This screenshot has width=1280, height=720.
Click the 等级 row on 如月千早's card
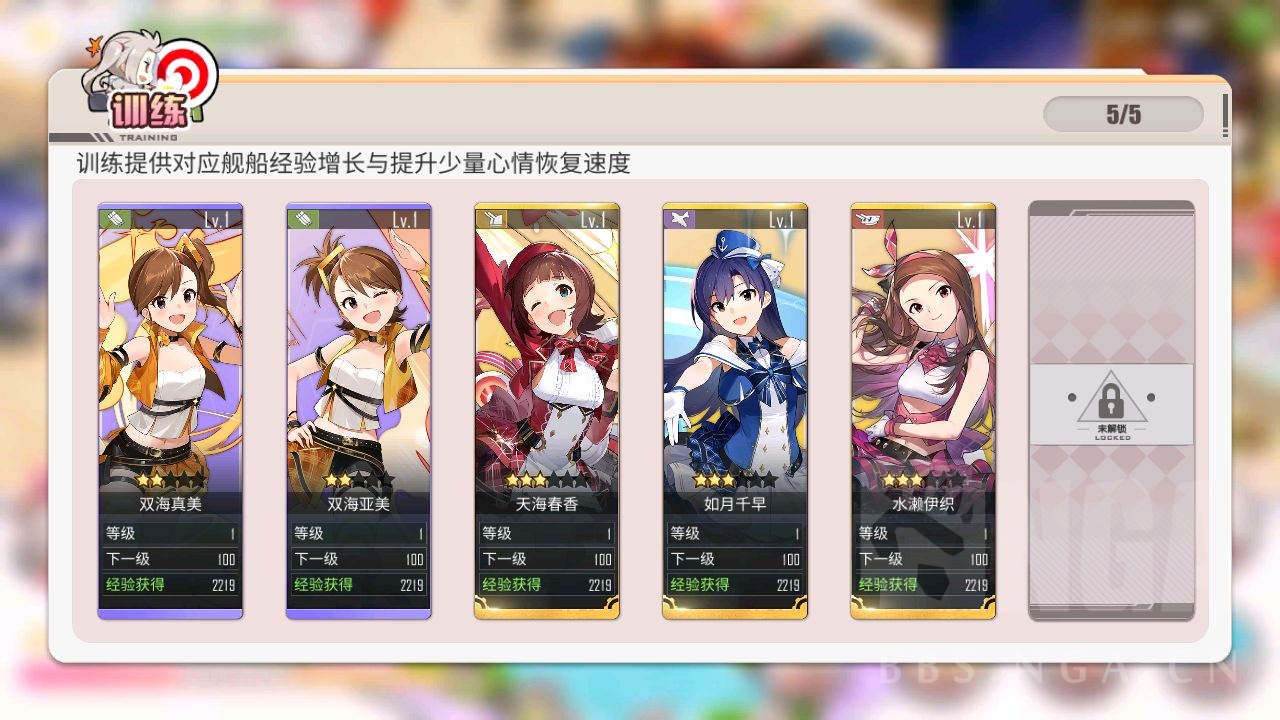point(735,533)
